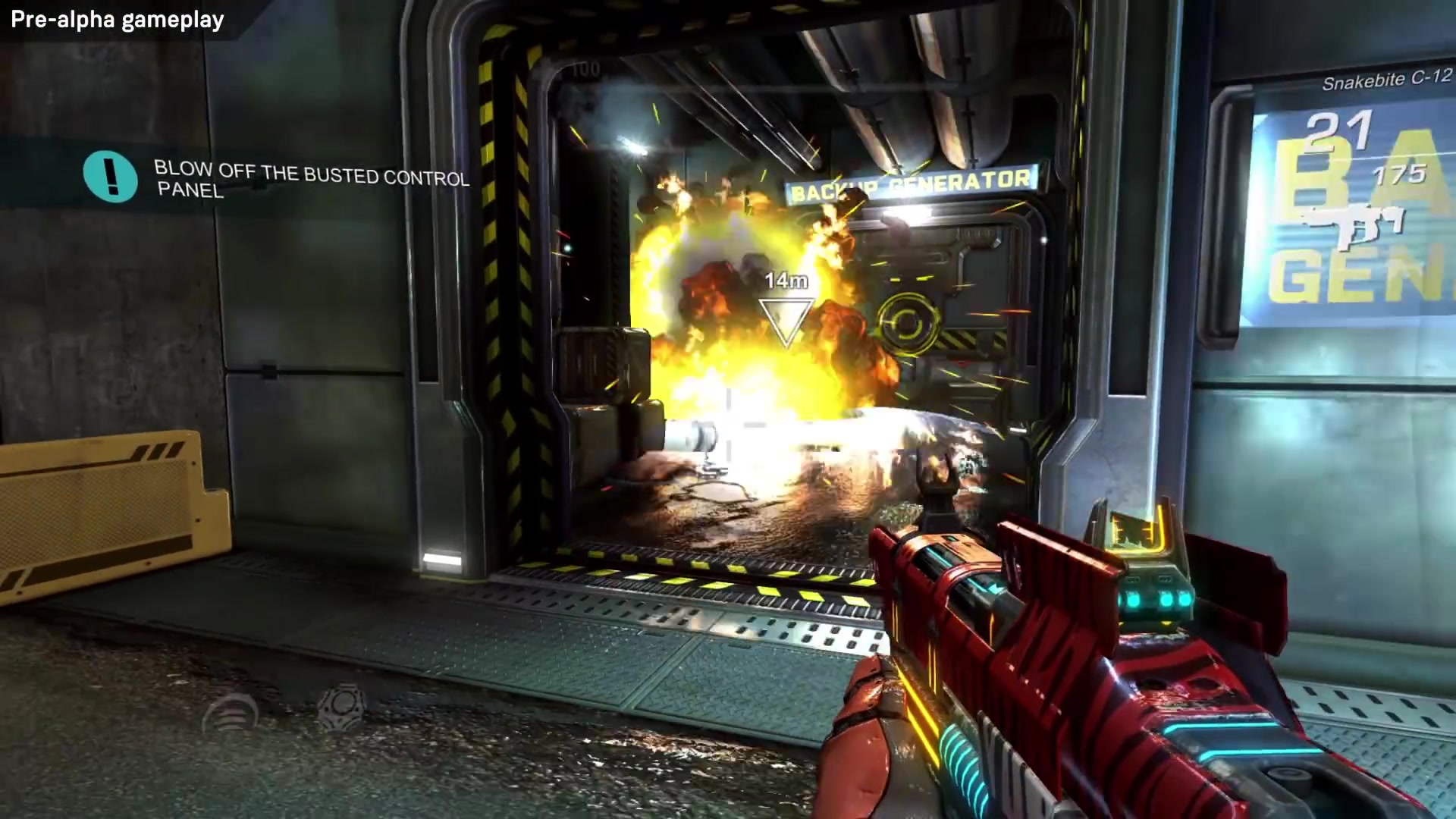The height and width of the screenshot is (819, 1456).
Task: Select the Snakebite C-12 weapon icon
Action: click(1352, 225)
